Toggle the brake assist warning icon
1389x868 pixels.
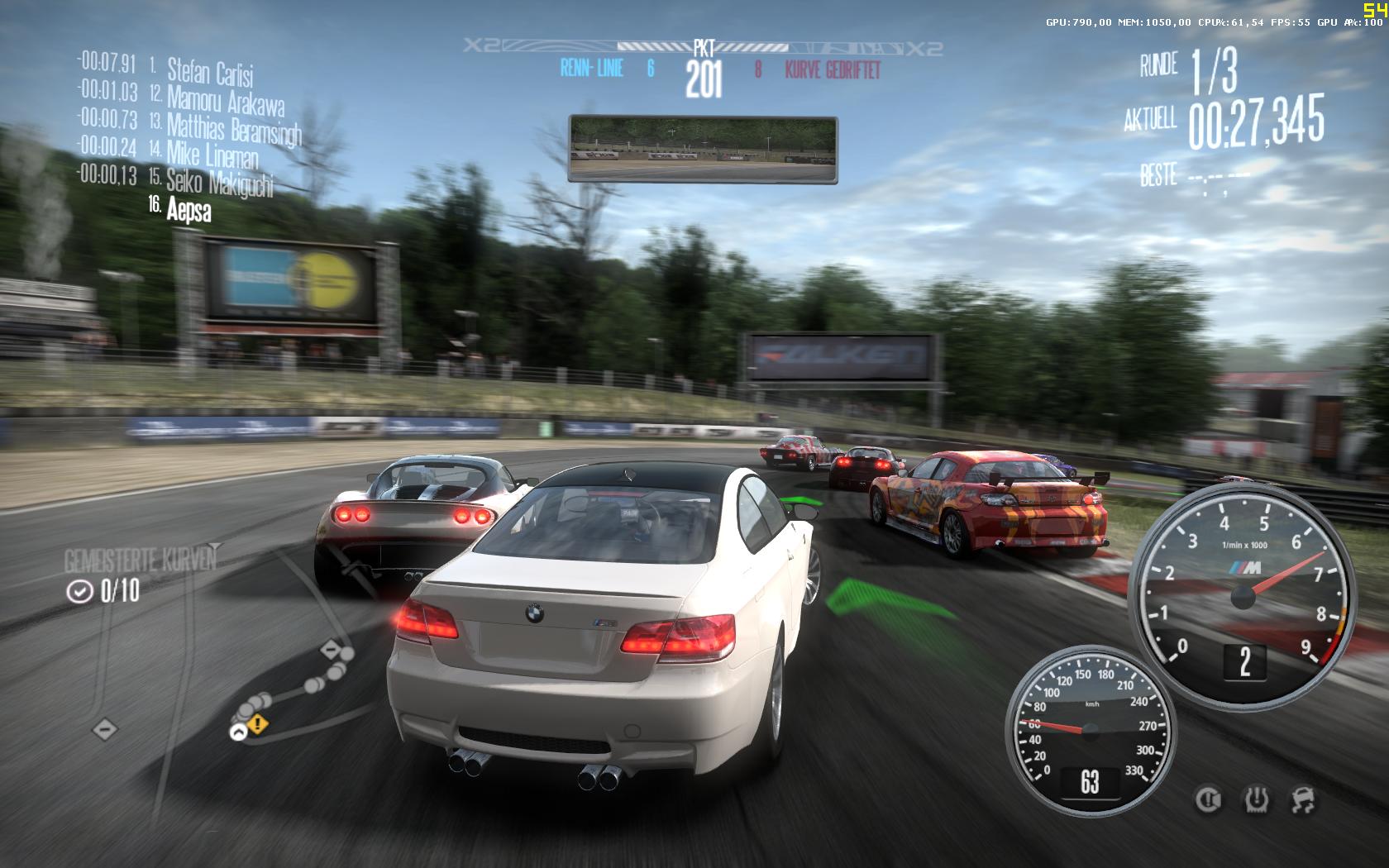coord(1208,799)
